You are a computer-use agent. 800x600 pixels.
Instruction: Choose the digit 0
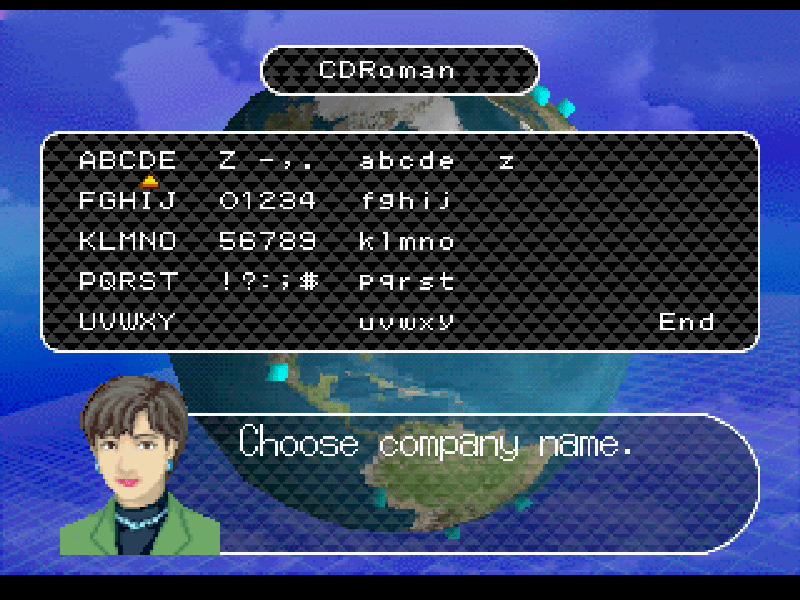227,201
